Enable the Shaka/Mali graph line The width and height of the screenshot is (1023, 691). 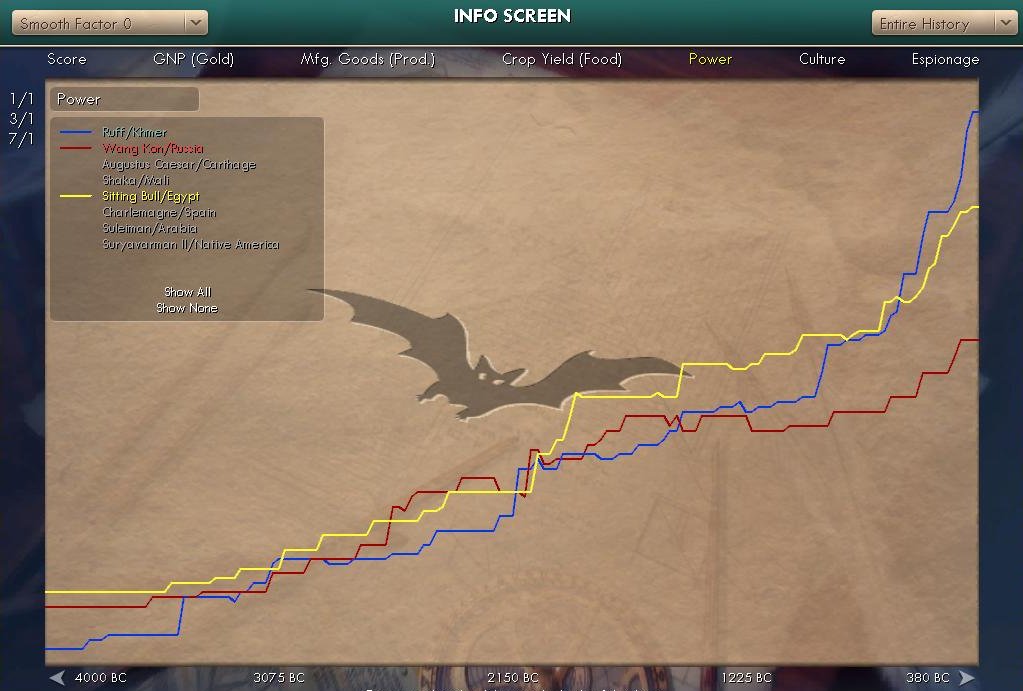tap(135, 180)
